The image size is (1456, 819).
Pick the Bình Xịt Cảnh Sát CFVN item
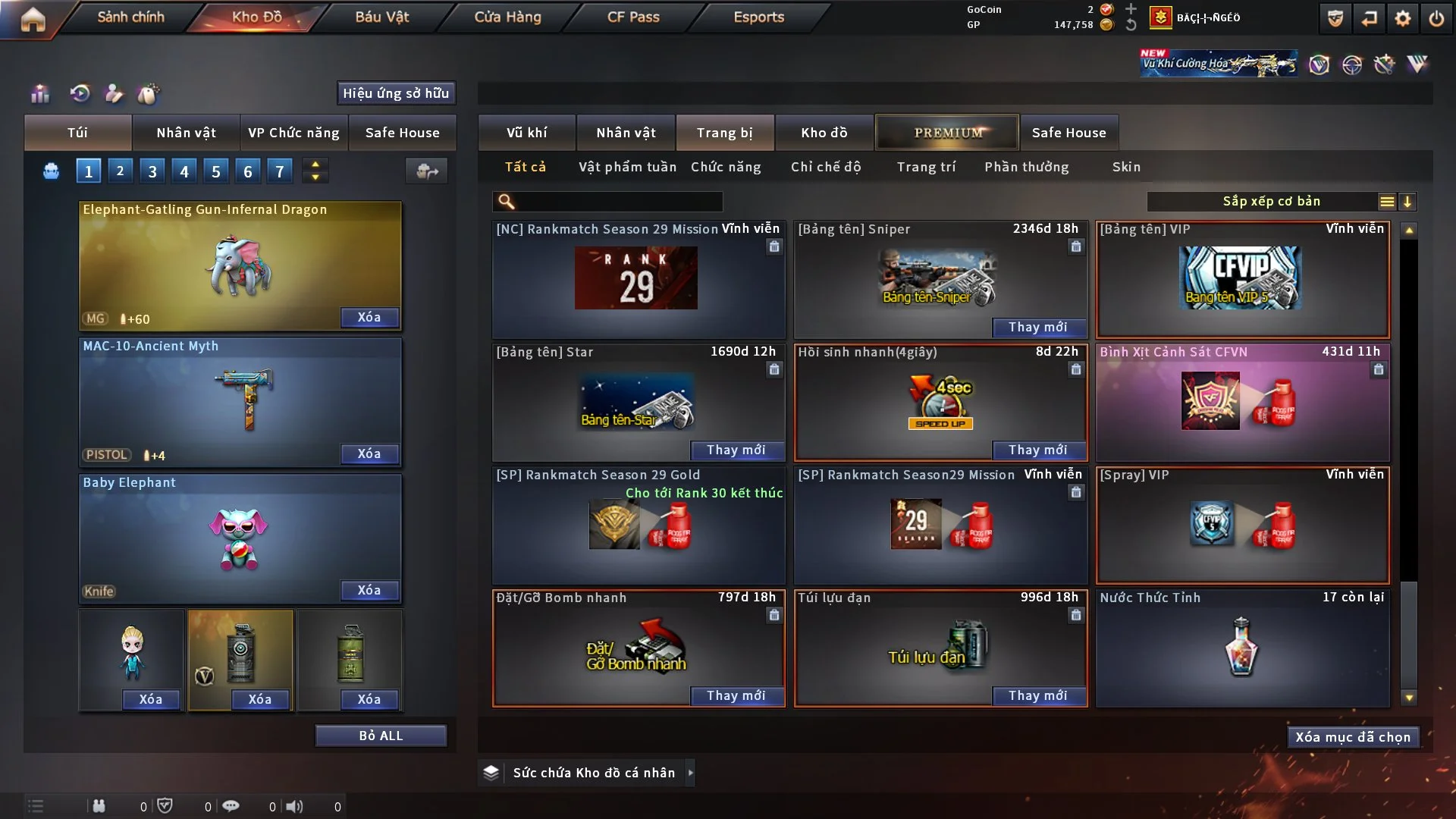tap(1242, 402)
